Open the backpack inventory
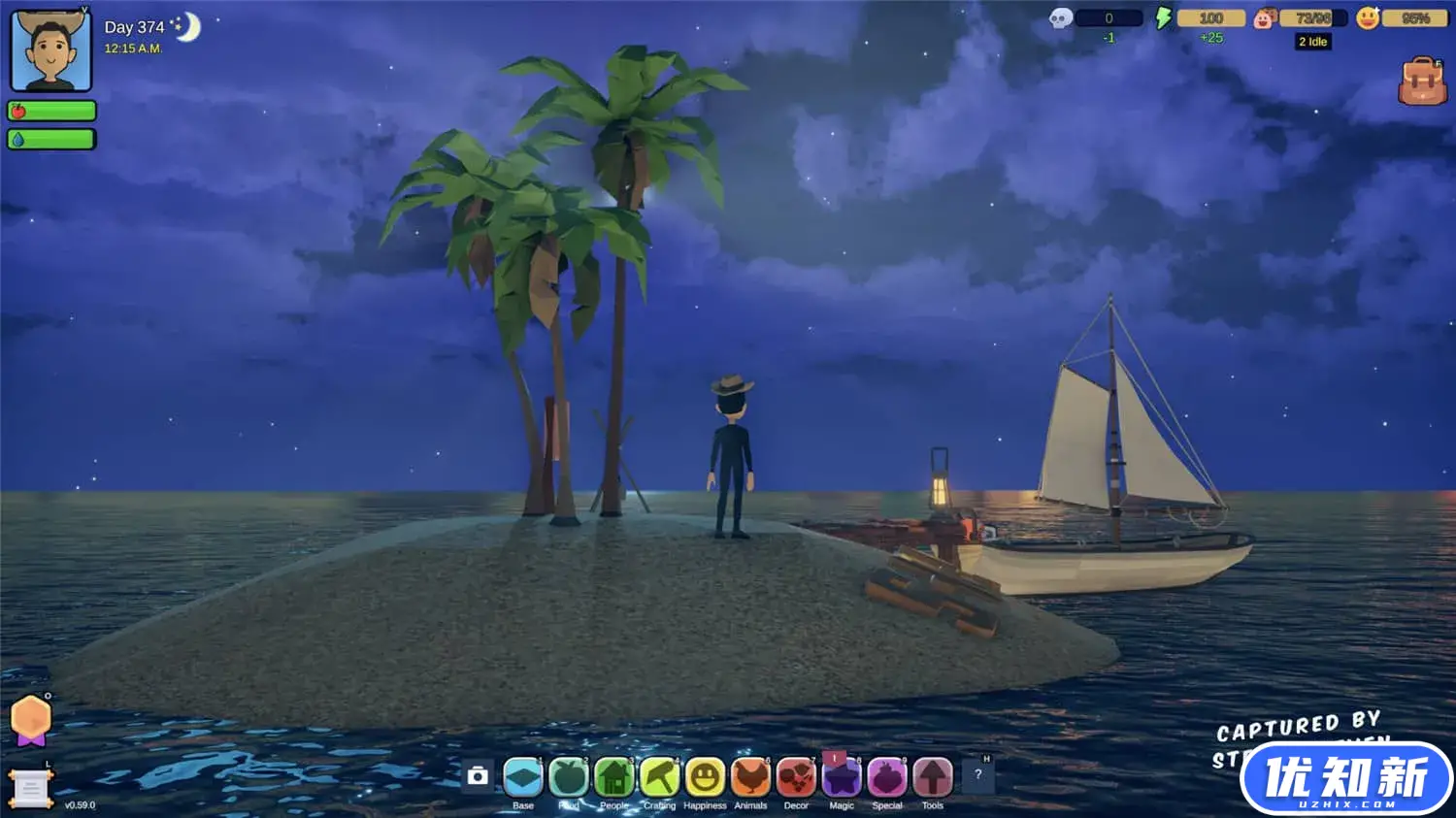 (x=1422, y=82)
